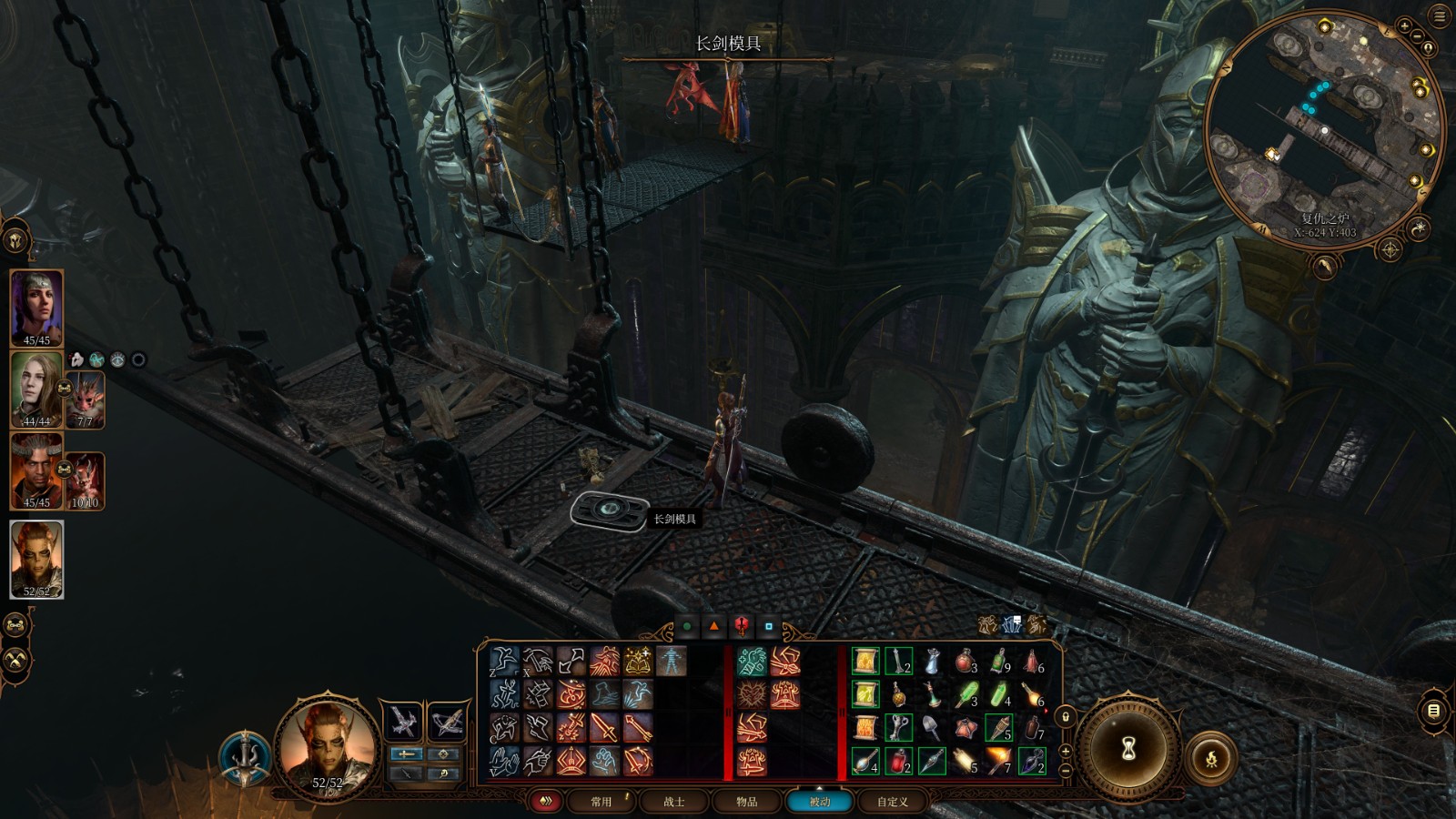The height and width of the screenshot is (819, 1456).
Task: Select the ranged crossbow weapon slot
Action: tap(447, 723)
